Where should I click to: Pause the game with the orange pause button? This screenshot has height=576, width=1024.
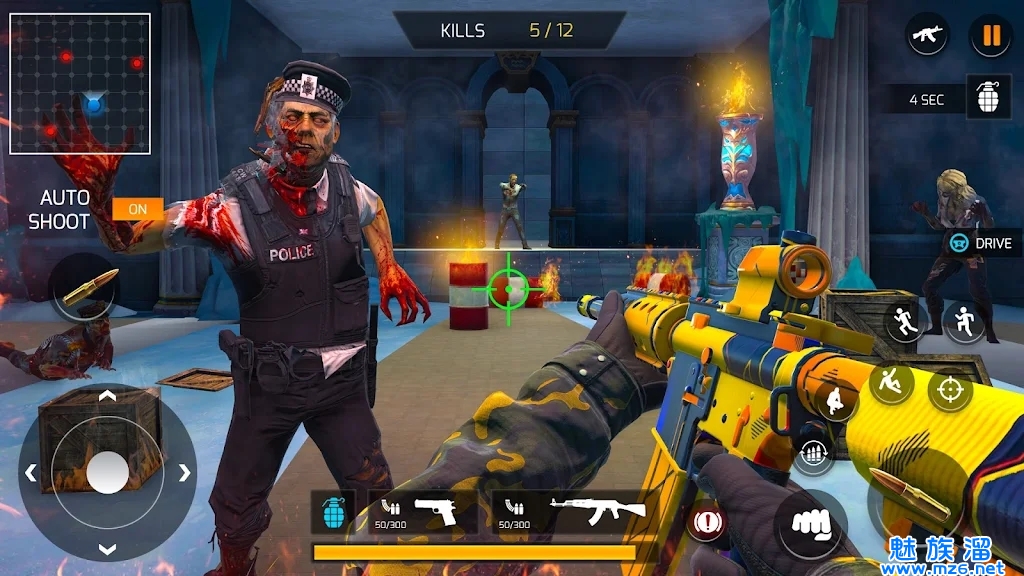(x=990, y=37)
